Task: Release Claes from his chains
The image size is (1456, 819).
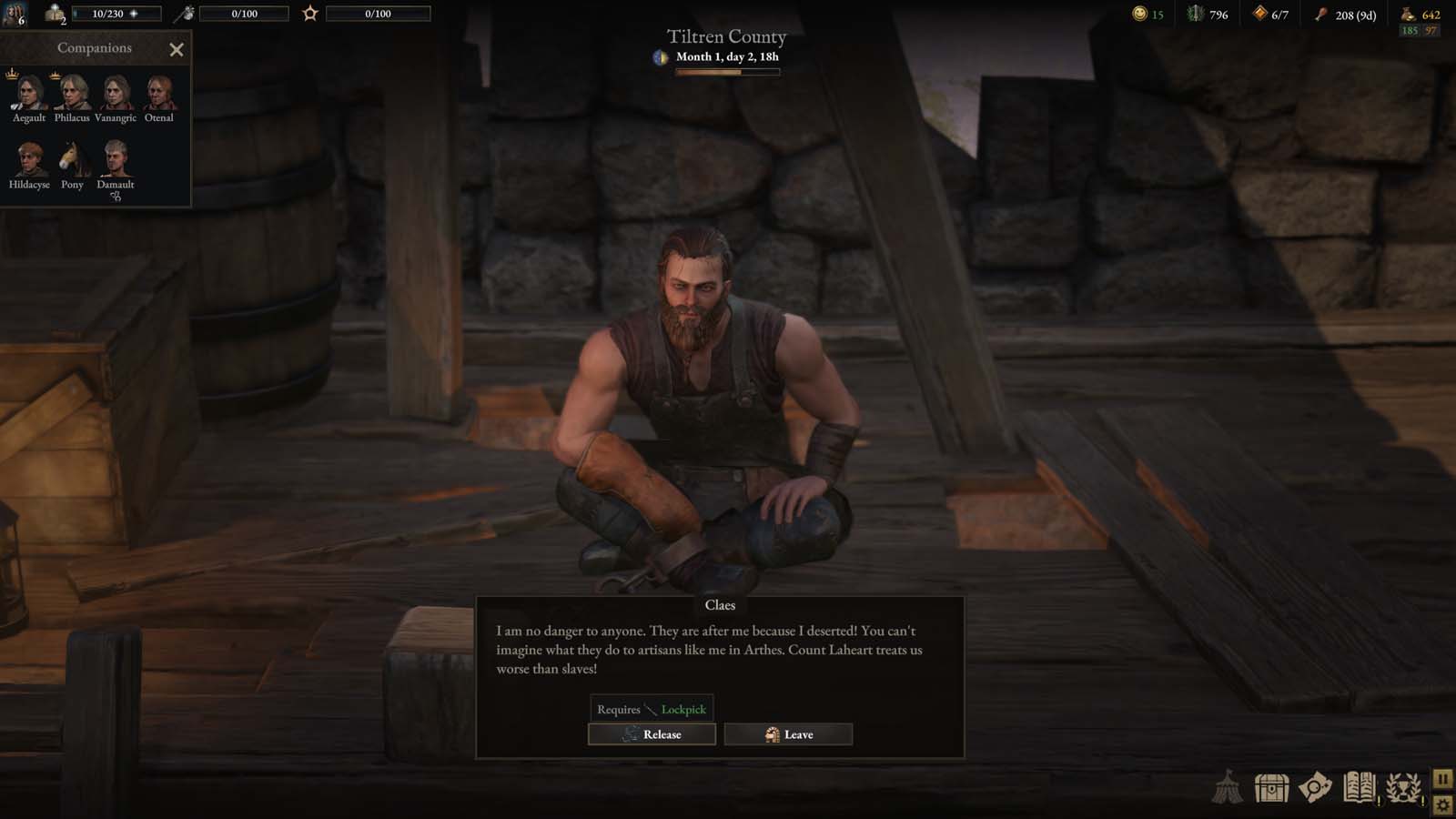Action: pos(652,733)
